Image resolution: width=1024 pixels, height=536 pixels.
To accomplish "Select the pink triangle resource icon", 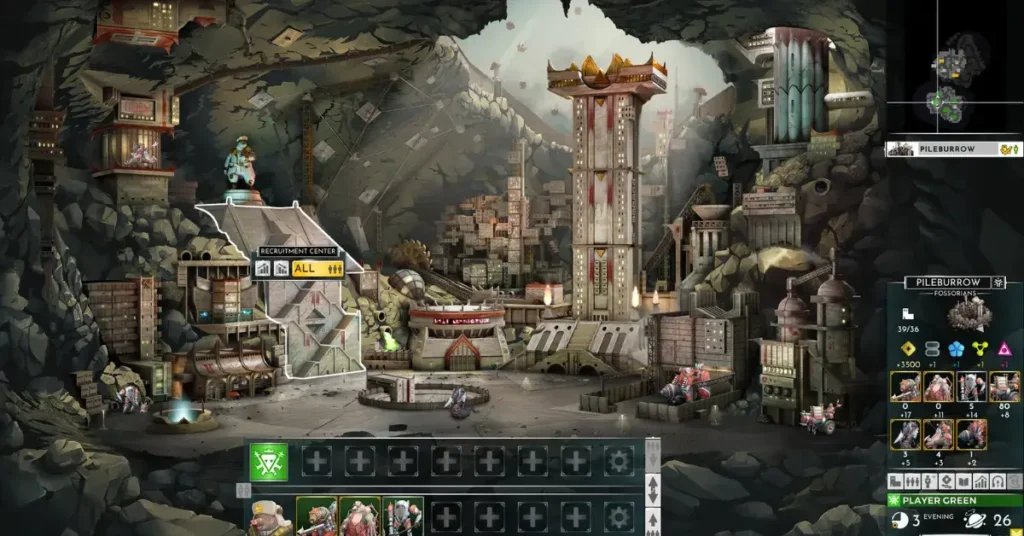I will coord(1004,348).
